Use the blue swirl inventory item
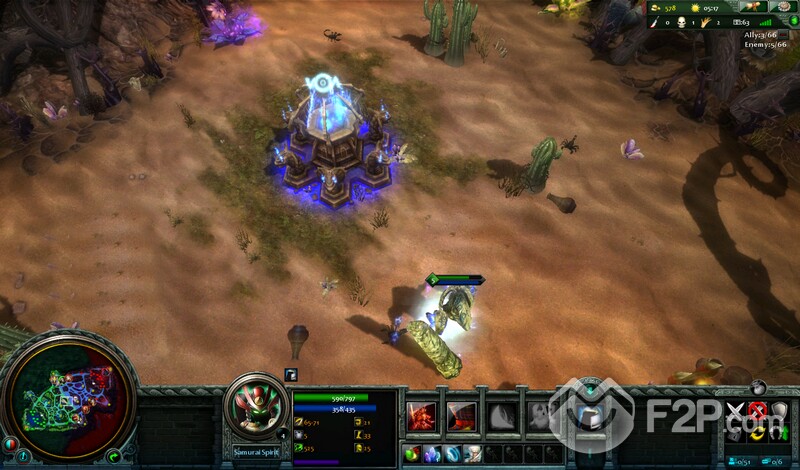 click(x=451, y=454)
